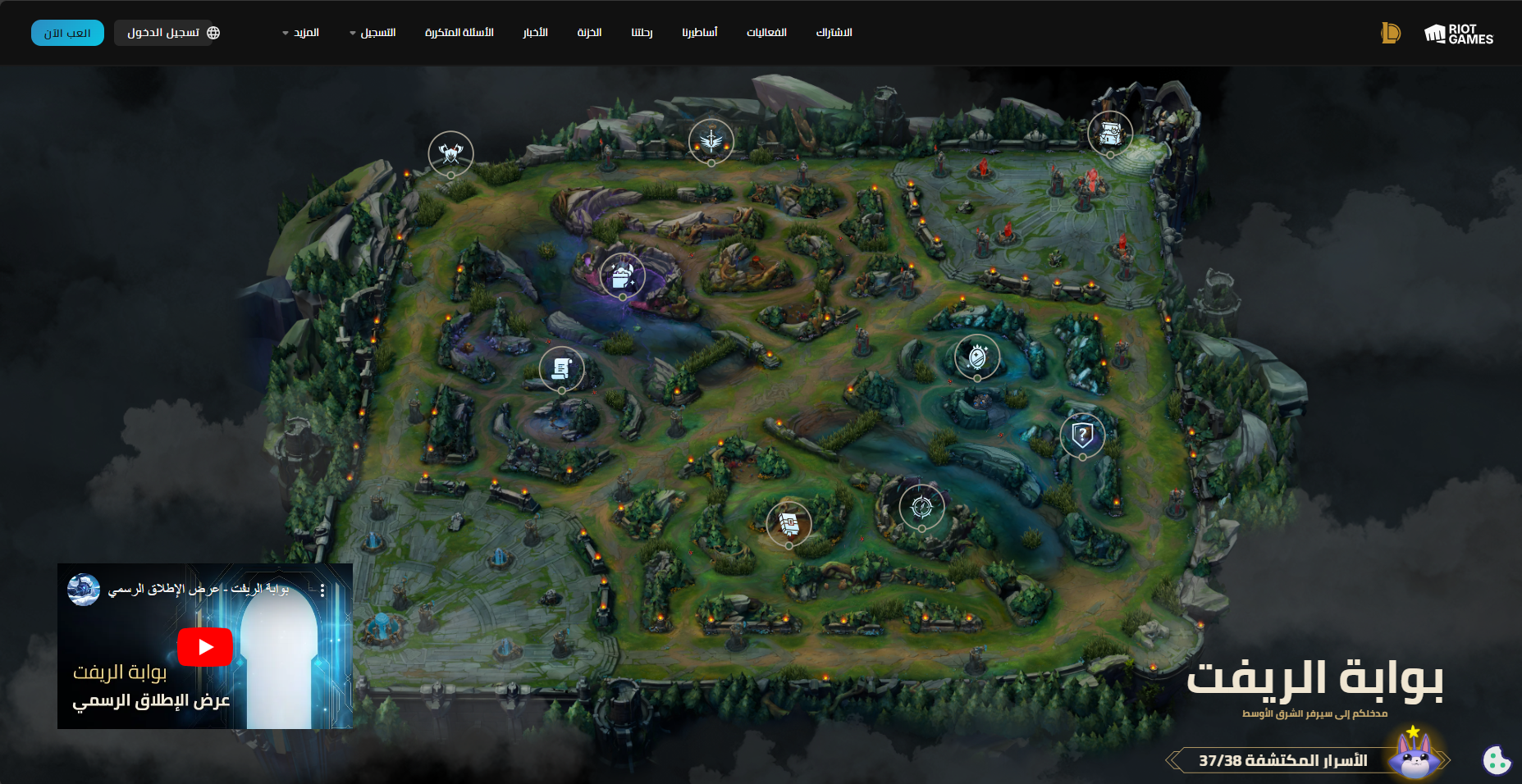Open the الأسئلة المتكررة FAQ link
The image size is (1522, 784).
tap(459, 33)
